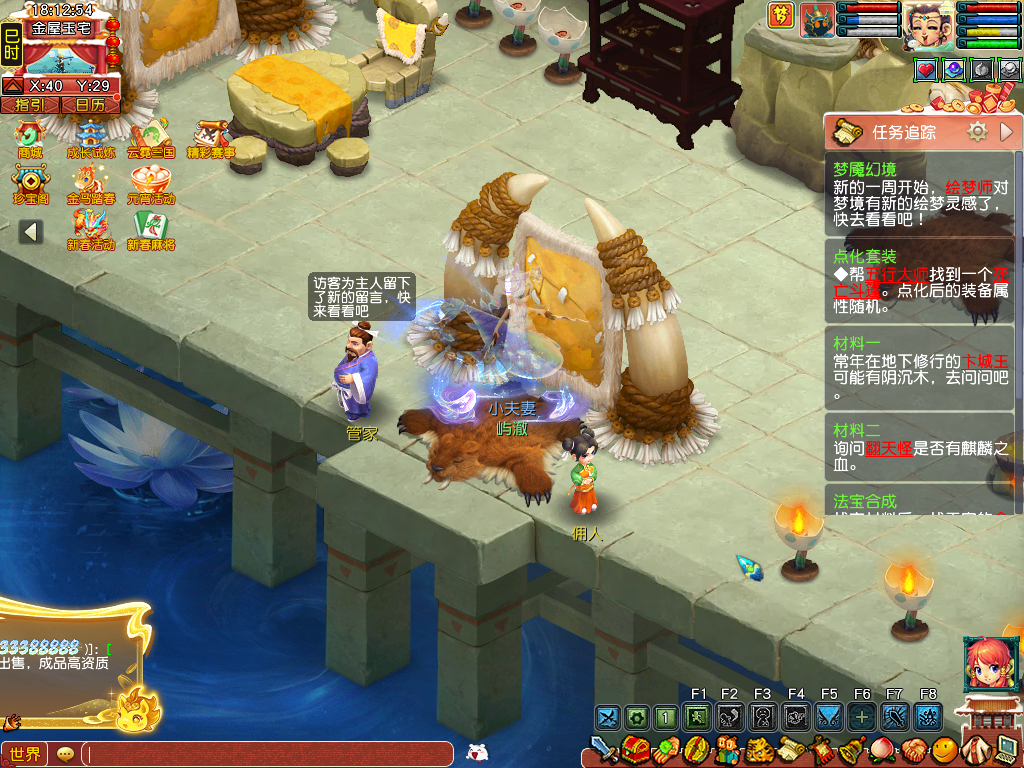This screenshot has height=768, width=1024.
Task: Open the 云霓三国 scroll icon
Action: pyautogui.click(x=150, y=136)
